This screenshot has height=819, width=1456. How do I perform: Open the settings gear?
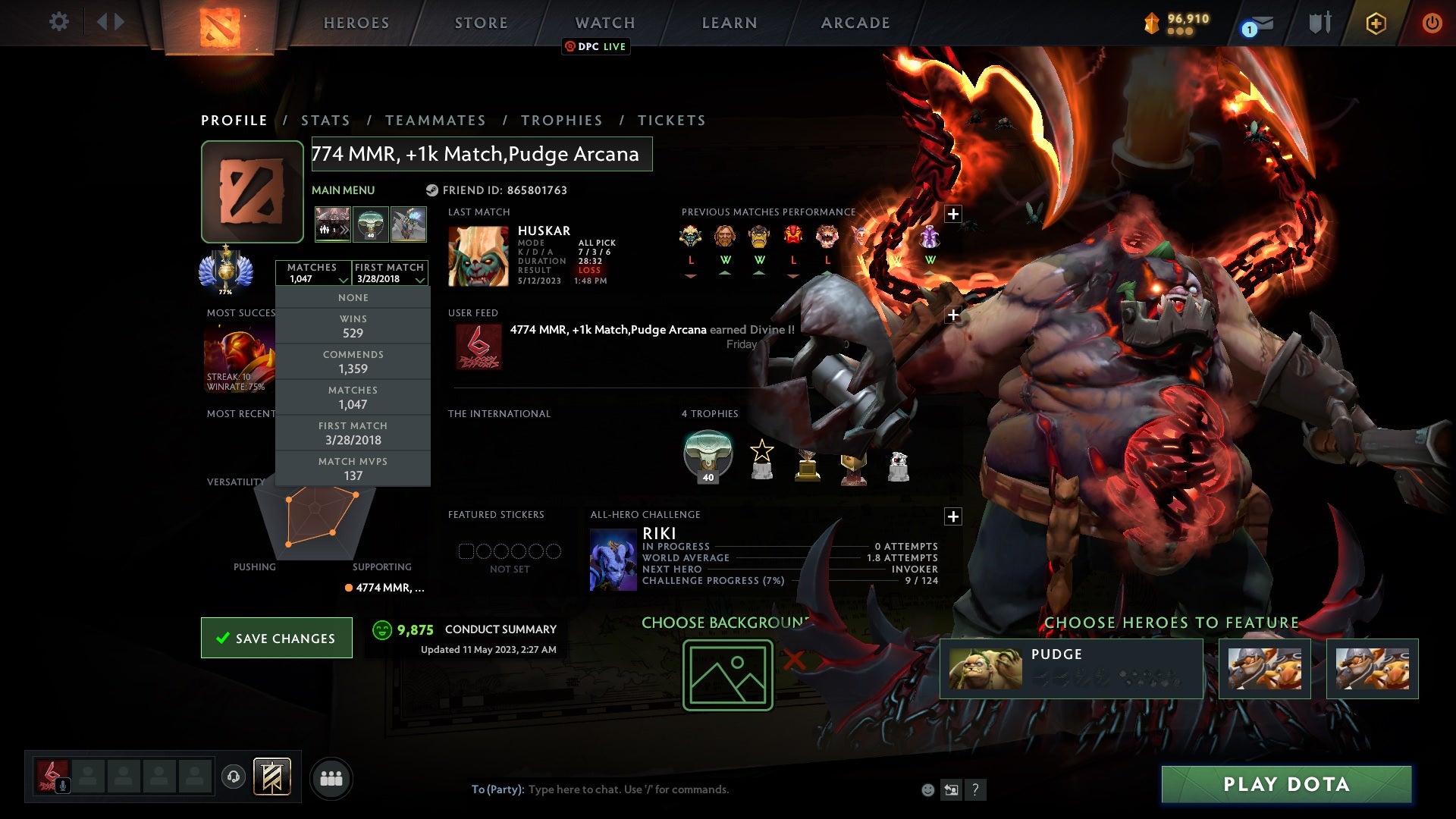(59, 23)
